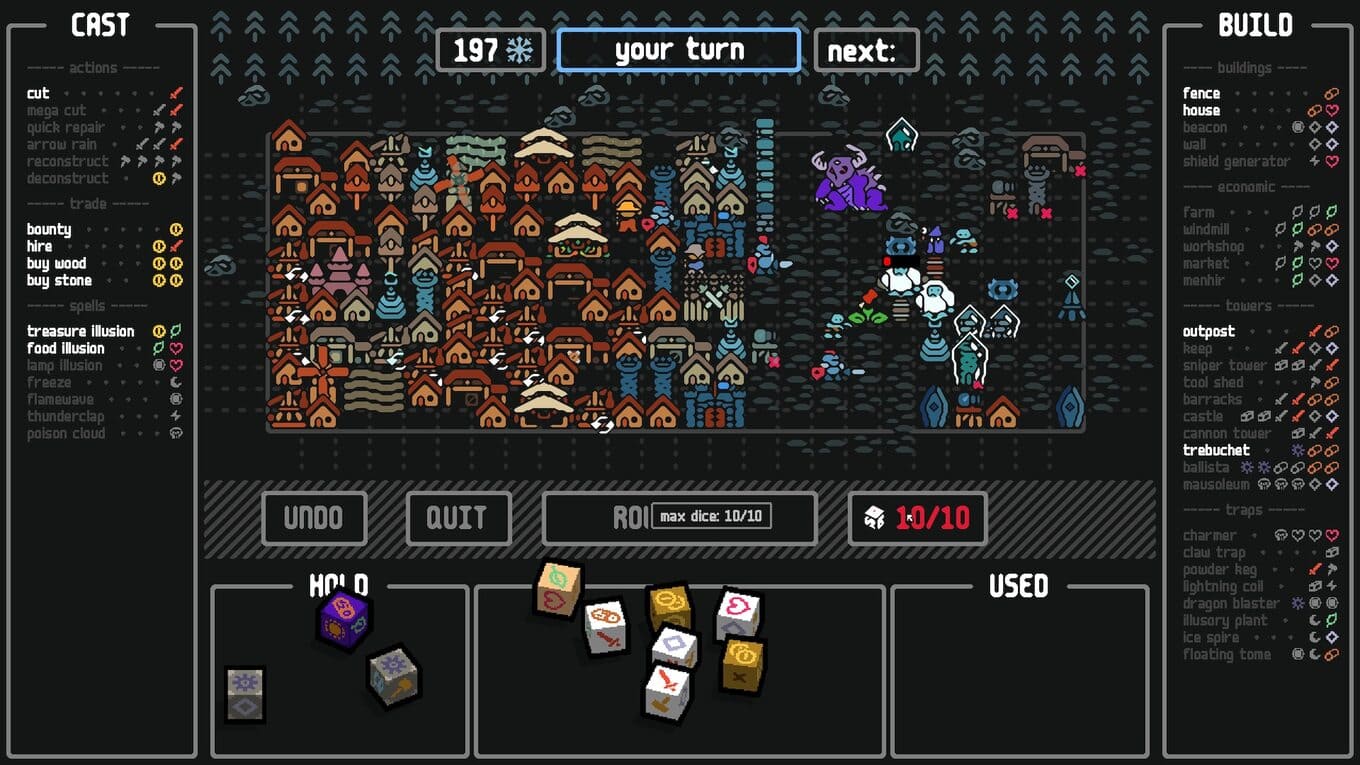The width and height of the screenshot is (1360, 765).
Task: Click the UNDO button
Action: pos(314,518)
